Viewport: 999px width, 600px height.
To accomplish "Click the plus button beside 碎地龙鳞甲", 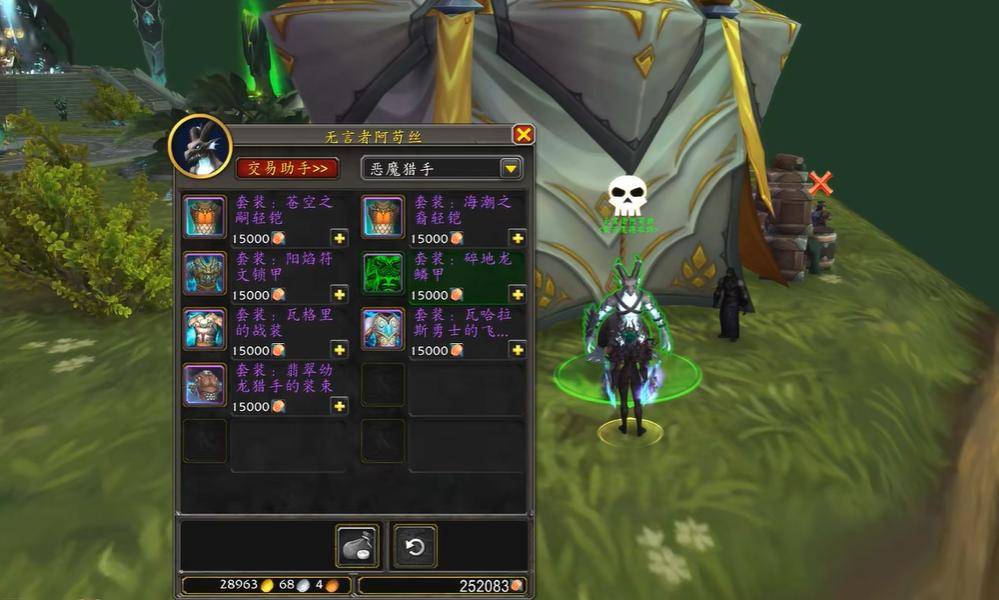I will [517, 294].
